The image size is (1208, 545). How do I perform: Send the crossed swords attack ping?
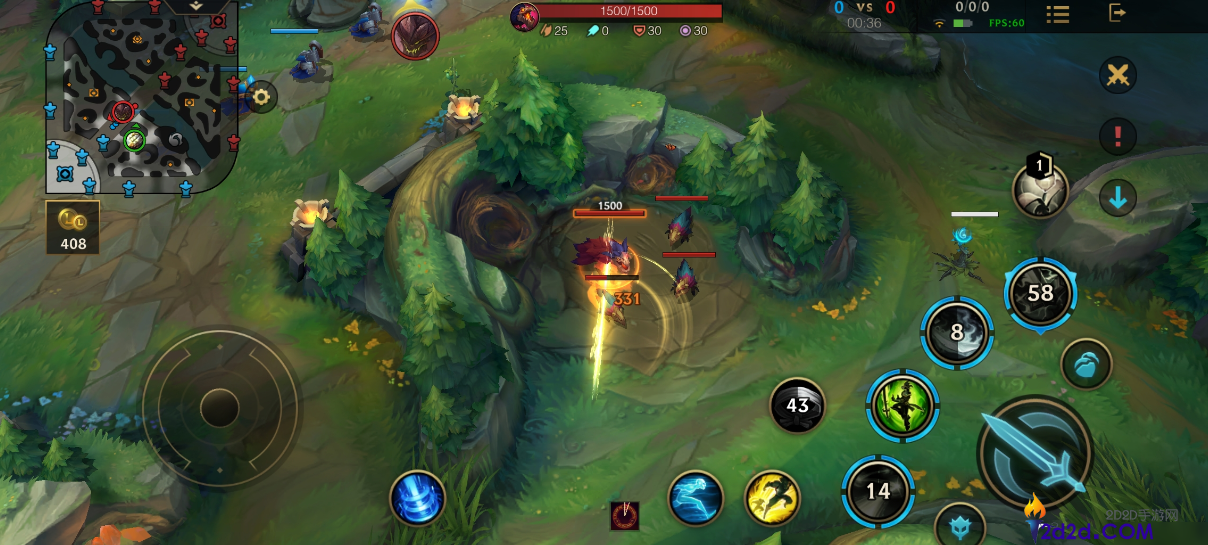tap(1118, 75)
